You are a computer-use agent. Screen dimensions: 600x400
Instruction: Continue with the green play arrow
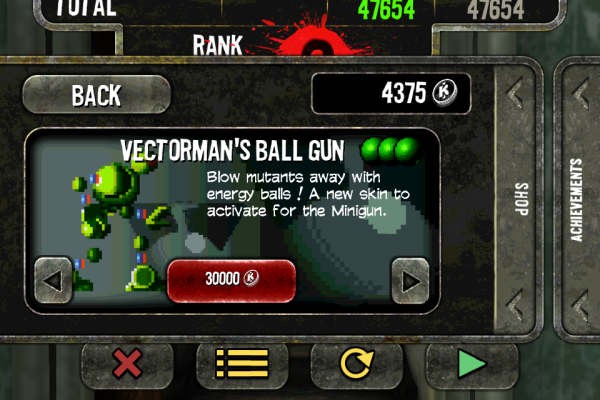(x=471, y=365)
